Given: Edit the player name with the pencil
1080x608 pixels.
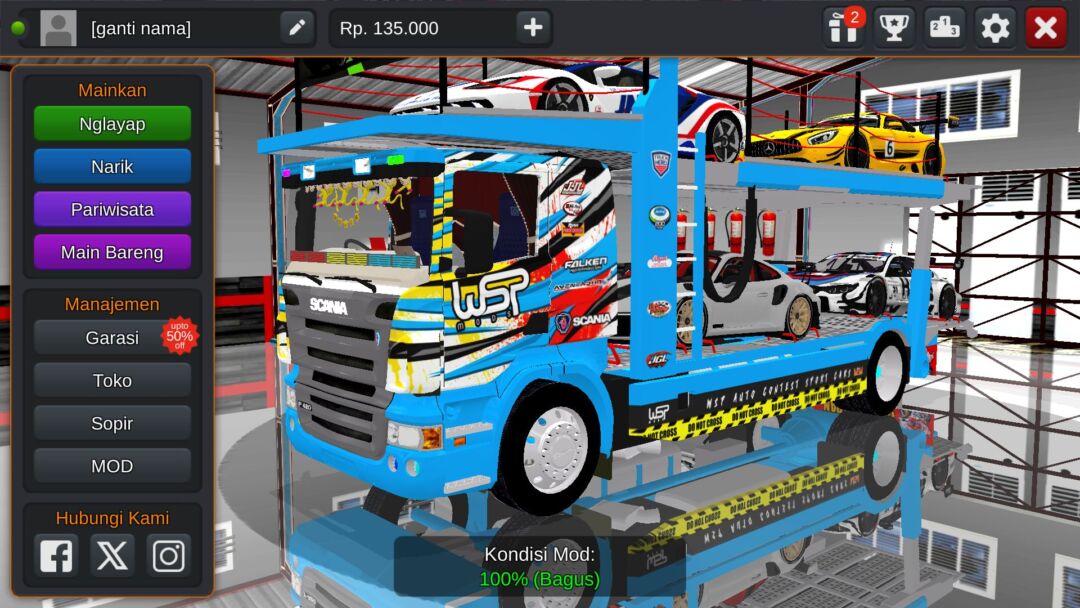Looking at the screenshot, I should (x=297, y=28).
